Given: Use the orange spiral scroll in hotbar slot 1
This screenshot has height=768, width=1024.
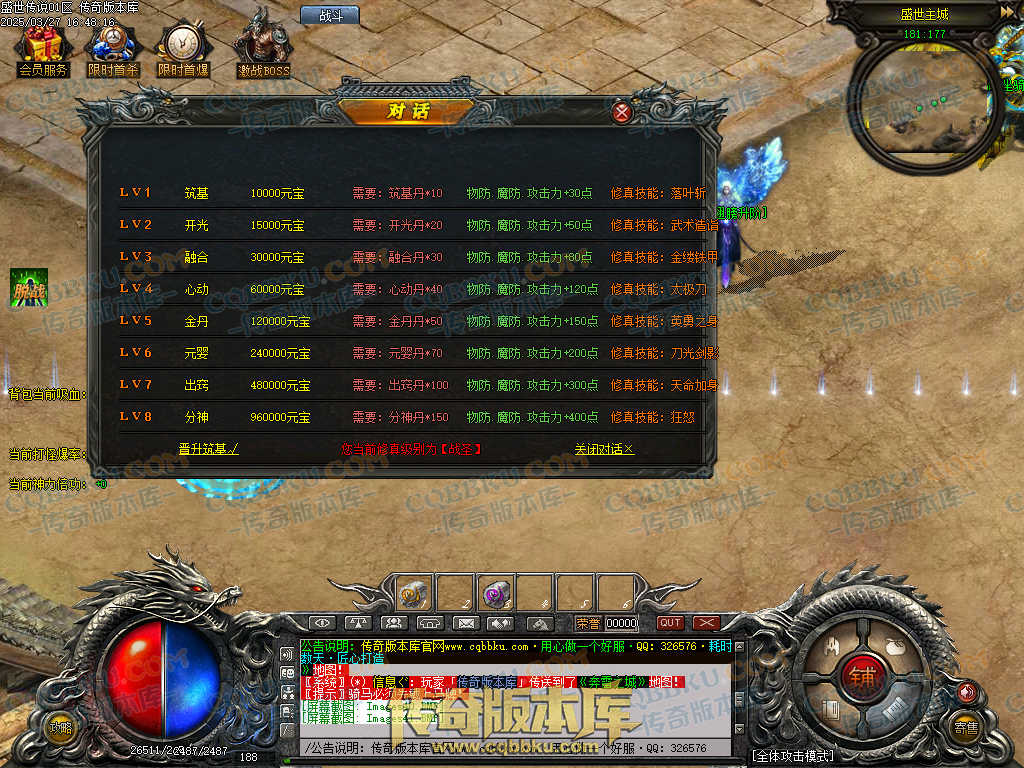Looking at the screenshot, I should 415,593.
